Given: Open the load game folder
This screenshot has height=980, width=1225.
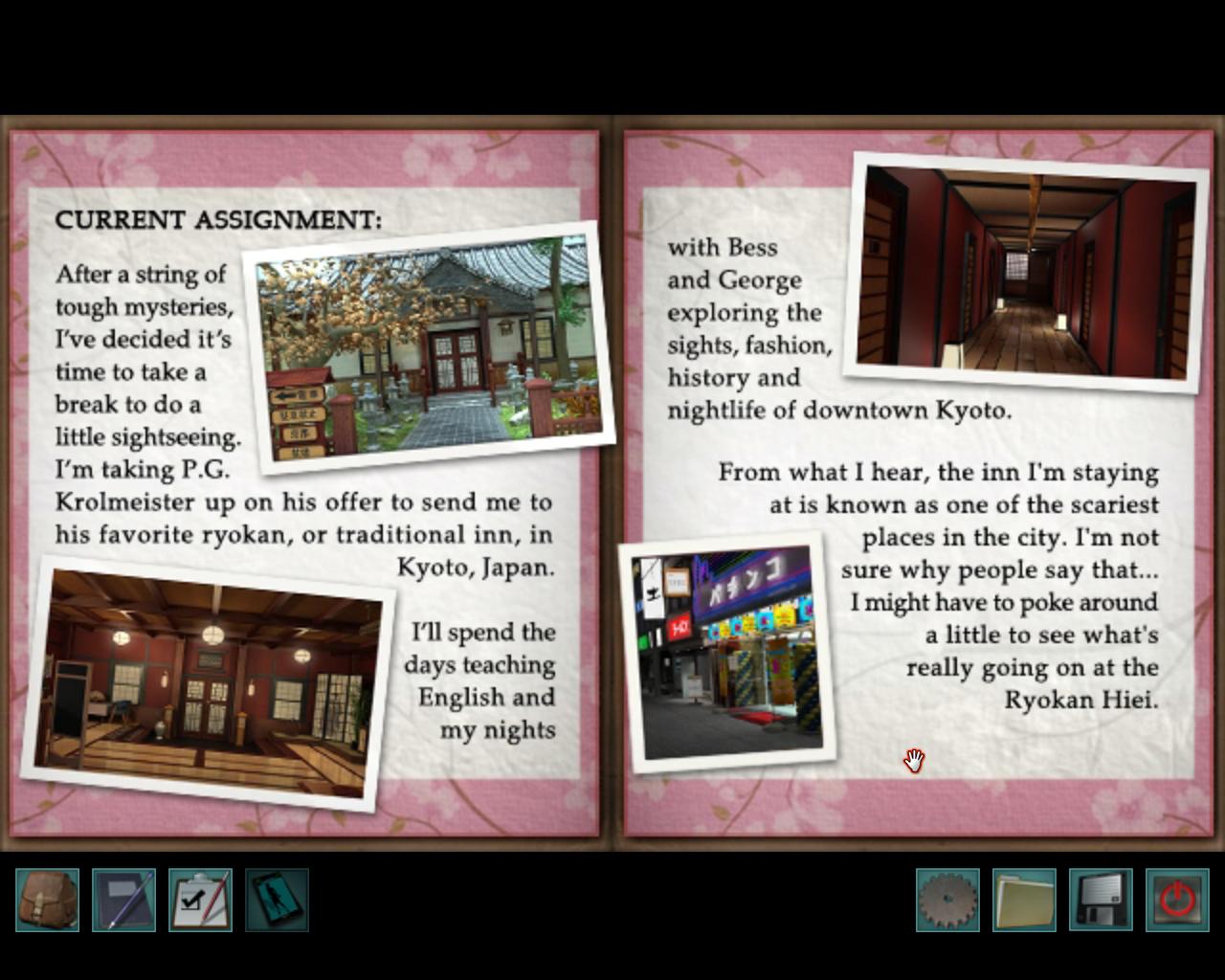Looking at the screenshot, I should click(1024, 900).
